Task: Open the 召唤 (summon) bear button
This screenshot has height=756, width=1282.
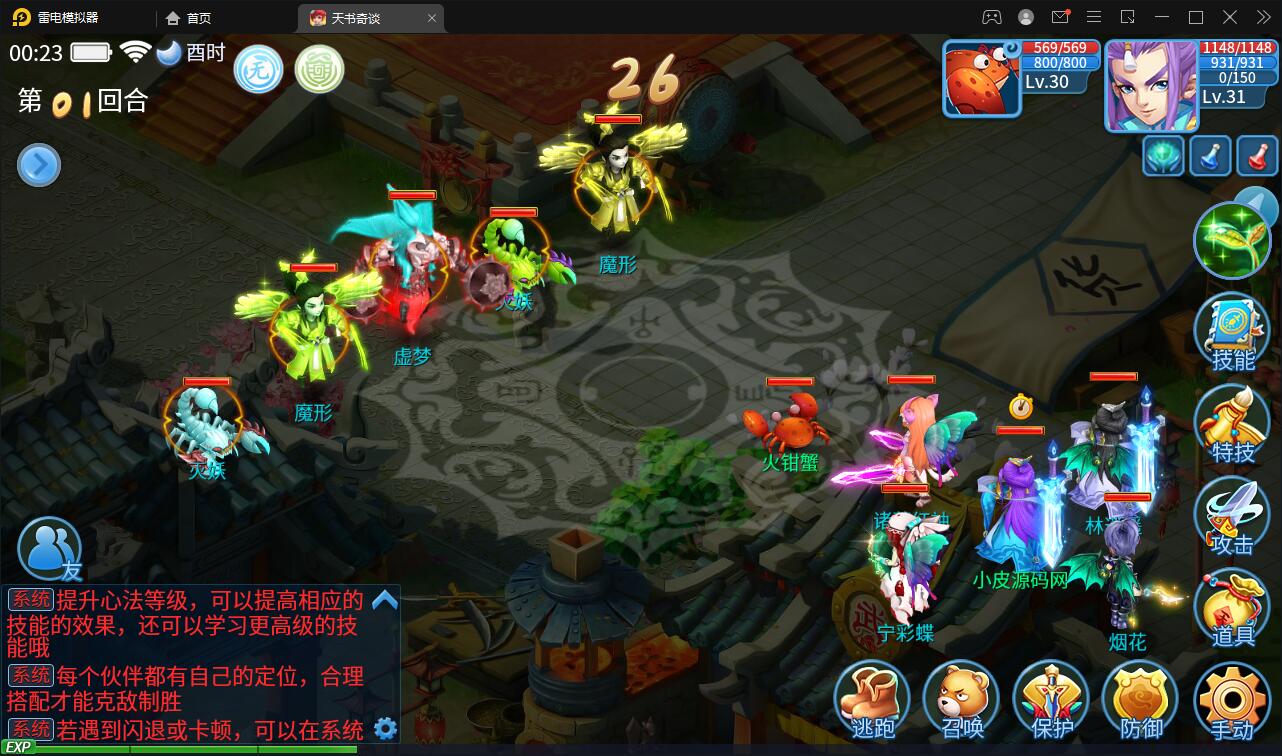Action: point(961,699)
